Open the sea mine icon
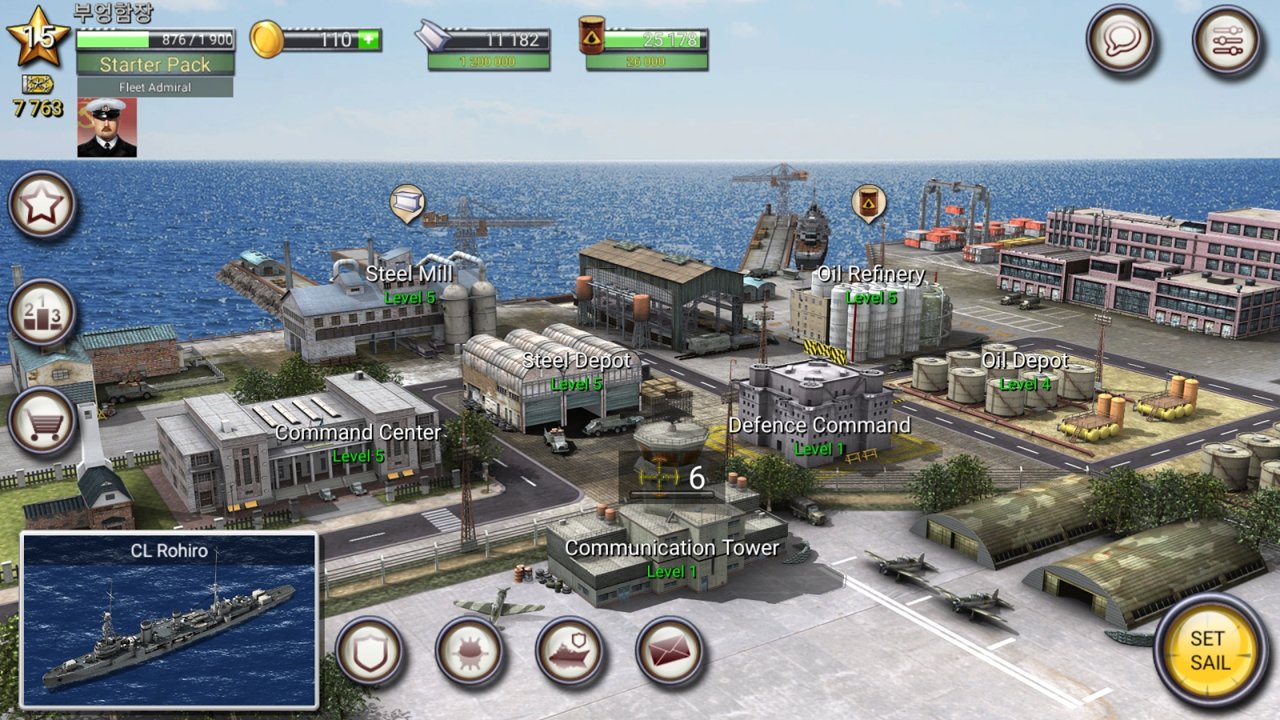This screenshot has width=1280, height=720. pos(470,651)
